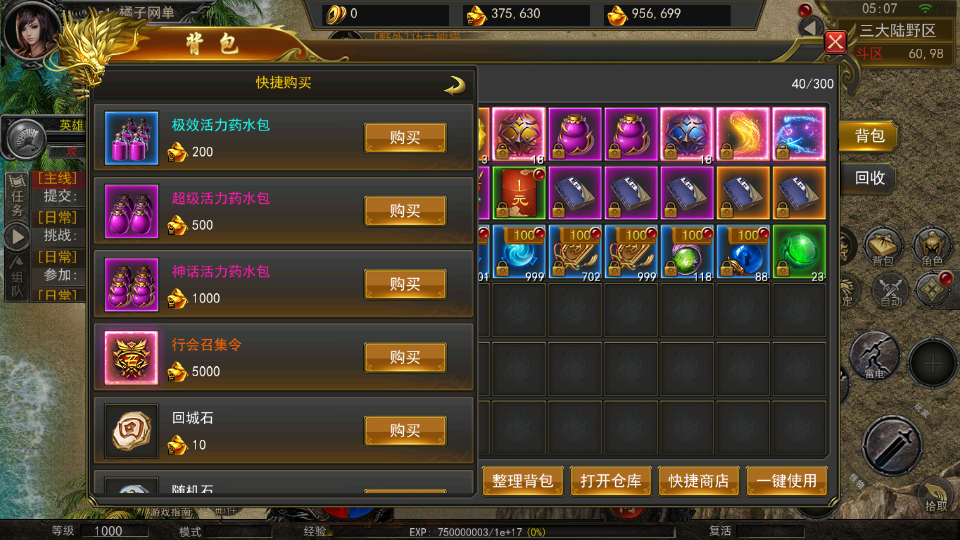This screenshot has width=960, height=540.
Task: Open the 快捷商店 quick shop
Action: point(699,481)
